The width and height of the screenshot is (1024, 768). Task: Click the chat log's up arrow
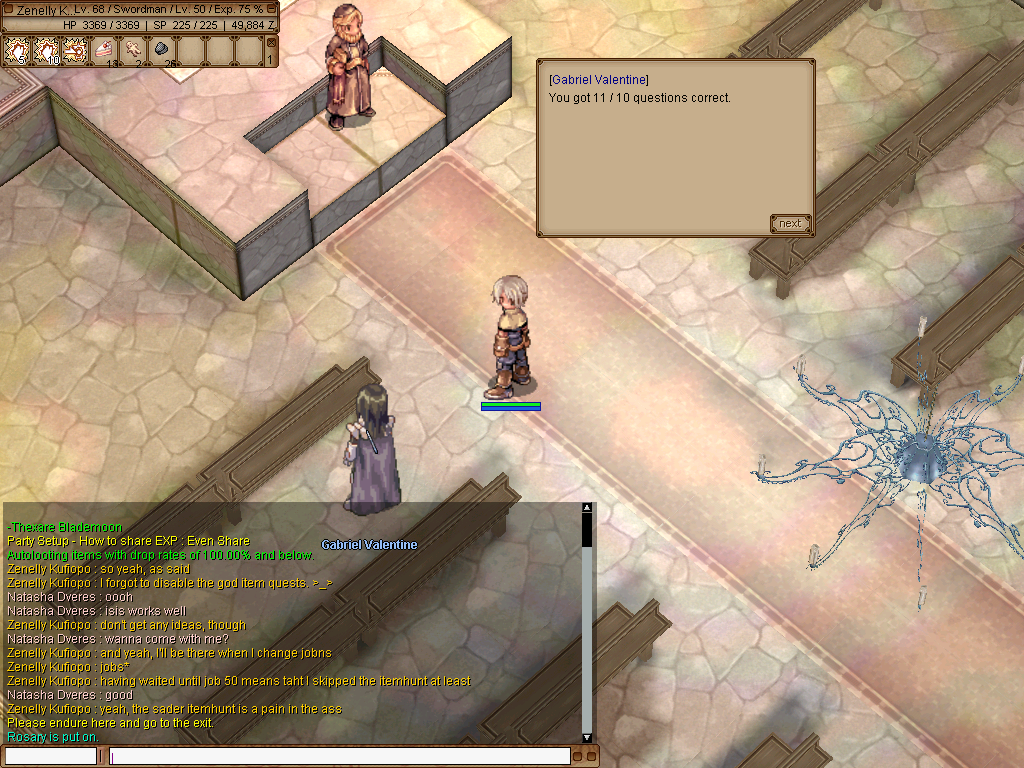coord(587,508)
